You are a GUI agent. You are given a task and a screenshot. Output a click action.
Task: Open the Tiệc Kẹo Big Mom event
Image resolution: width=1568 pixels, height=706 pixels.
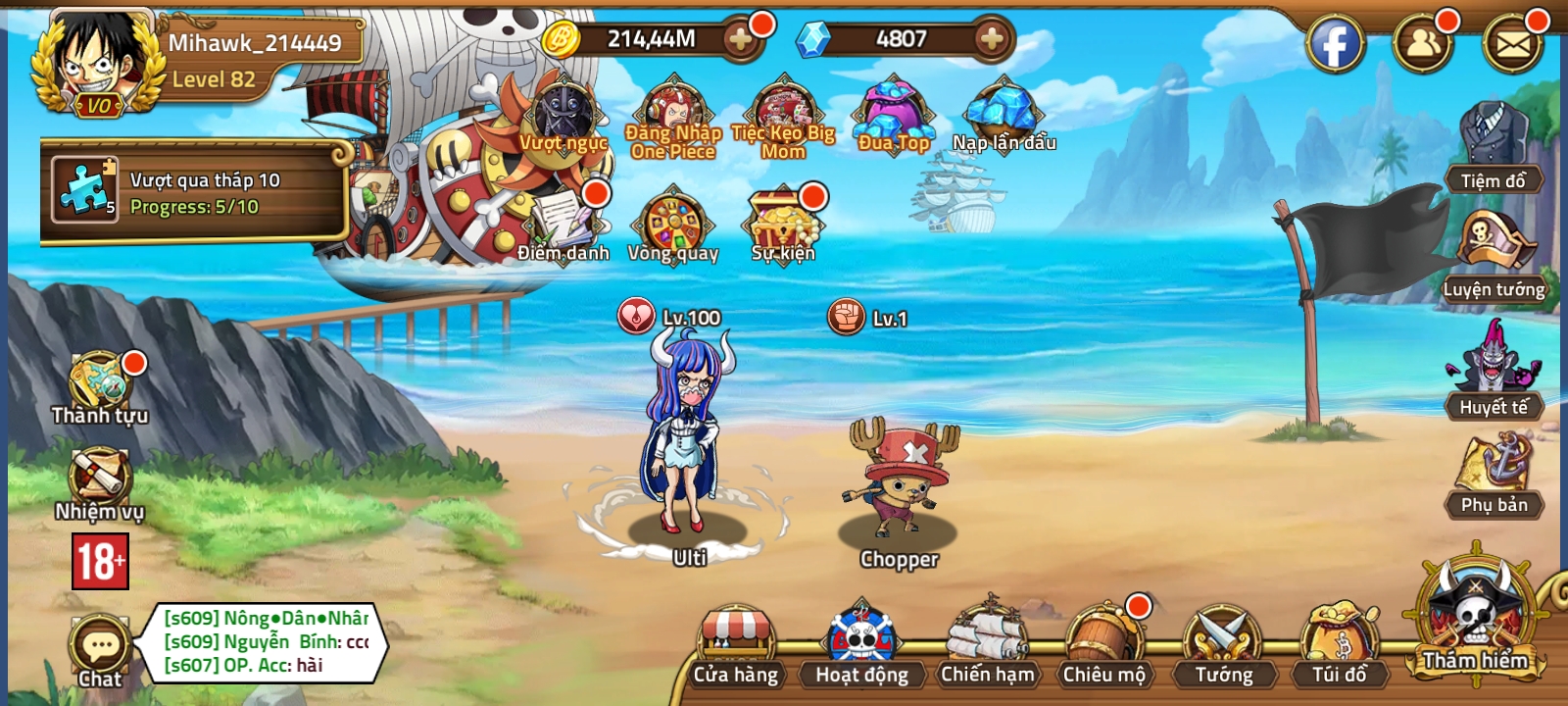(x=782, y=108)
